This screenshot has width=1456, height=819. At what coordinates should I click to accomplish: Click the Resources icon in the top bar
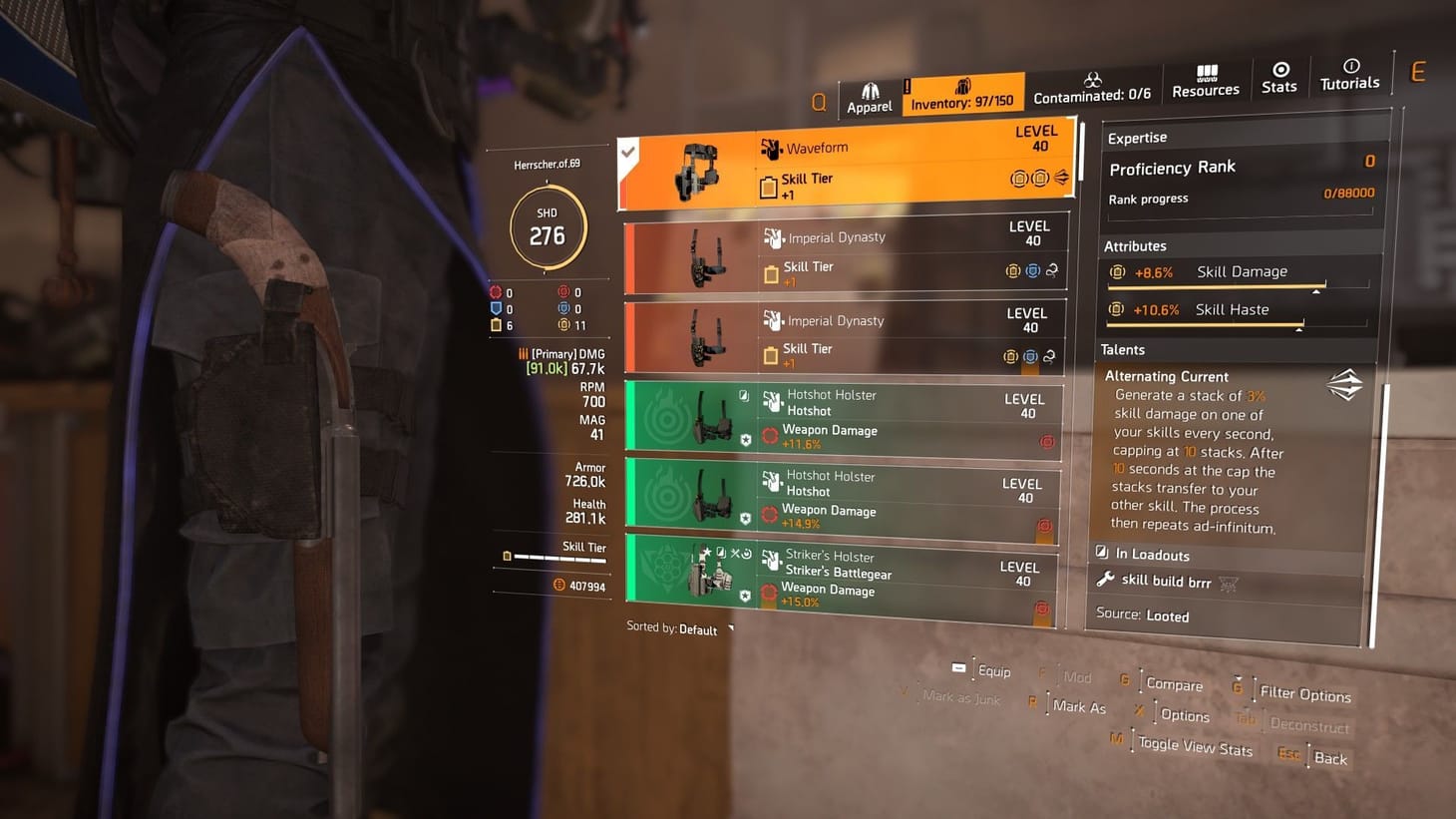coord(1206,80)
